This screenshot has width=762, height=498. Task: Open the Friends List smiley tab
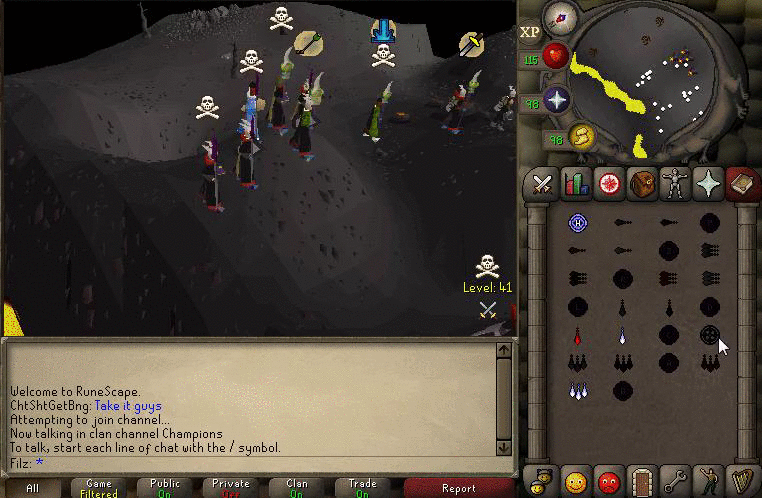[575, 479]
